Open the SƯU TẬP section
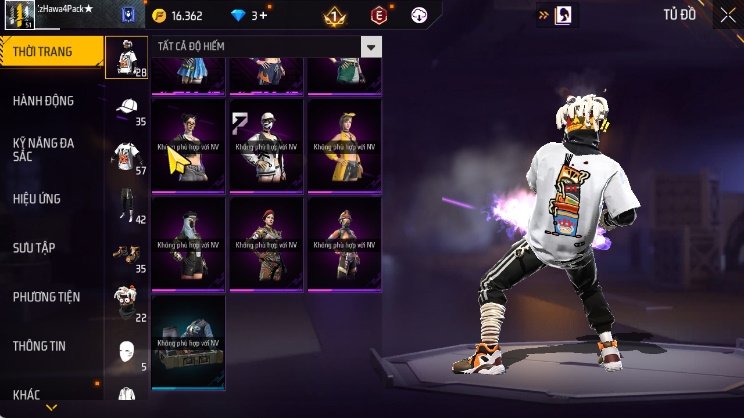 click(36, 247)
